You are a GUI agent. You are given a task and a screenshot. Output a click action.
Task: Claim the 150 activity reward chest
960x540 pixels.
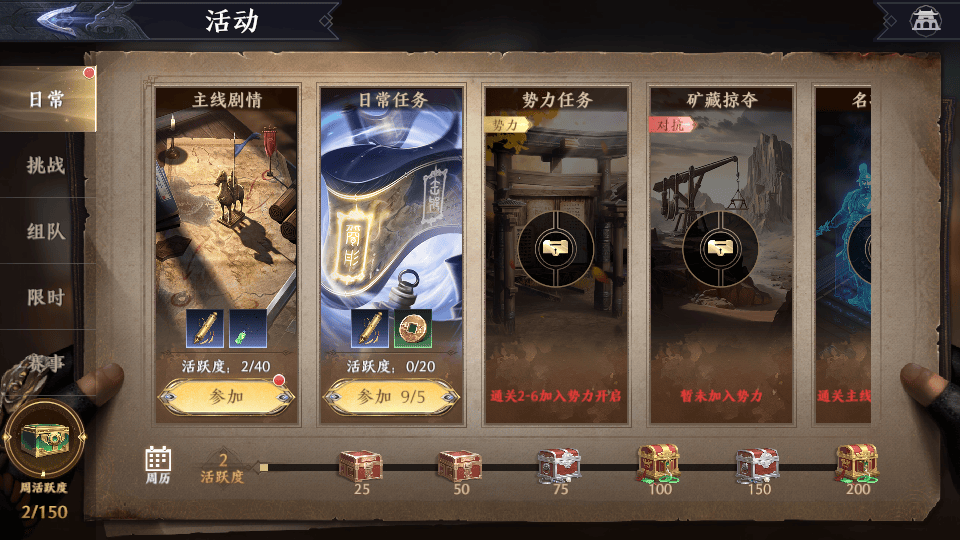(x=757, y=464)
